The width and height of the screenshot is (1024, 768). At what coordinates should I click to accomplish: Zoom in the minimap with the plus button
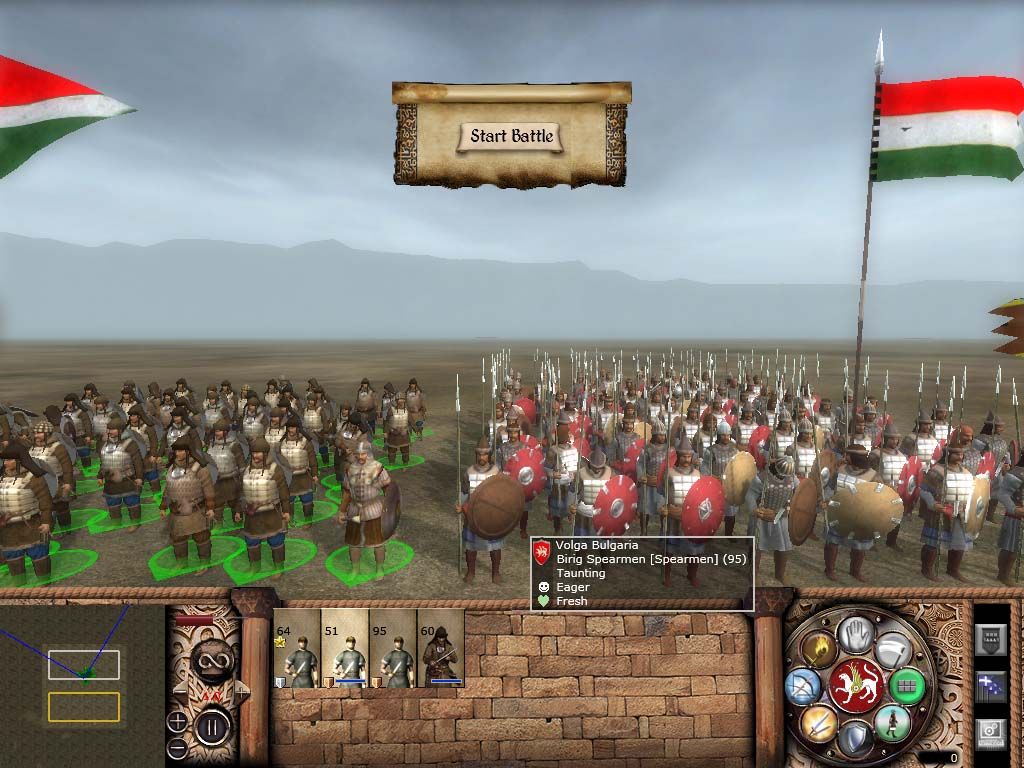coord(177,721)
